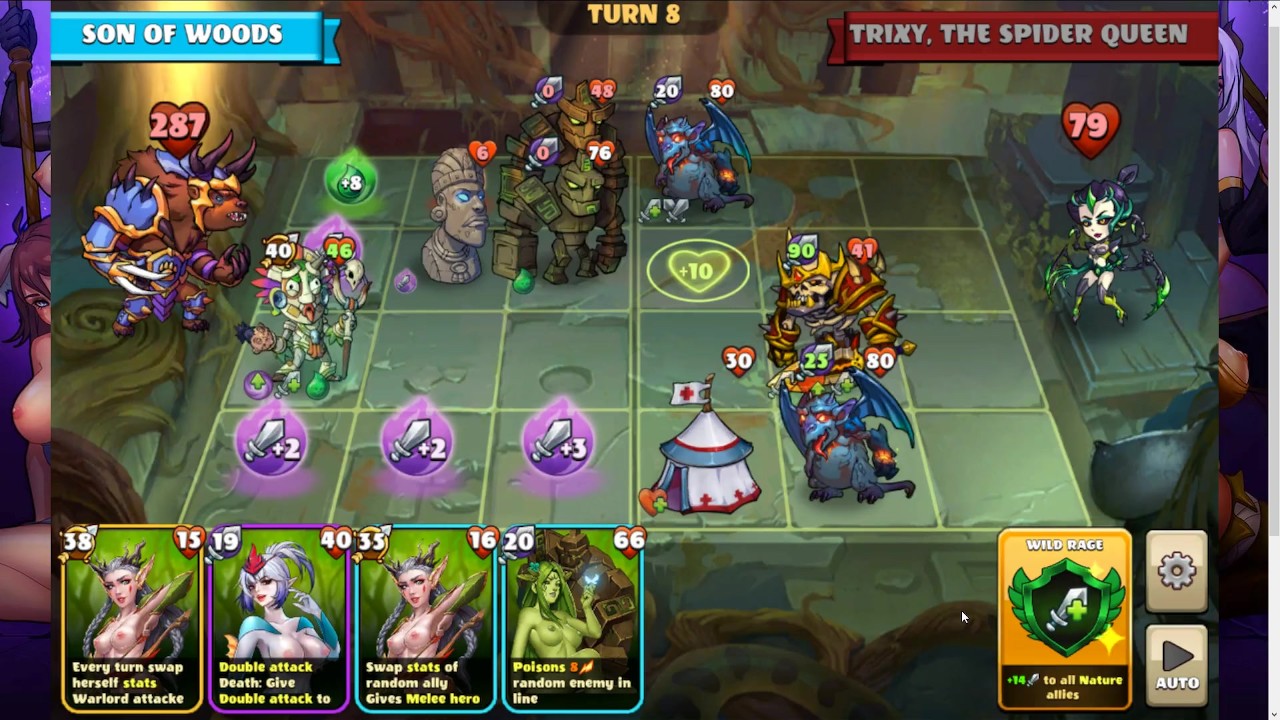Screen dimensions: 1280x720
Task: Choose the Double attack card
Action: point(278,620)
